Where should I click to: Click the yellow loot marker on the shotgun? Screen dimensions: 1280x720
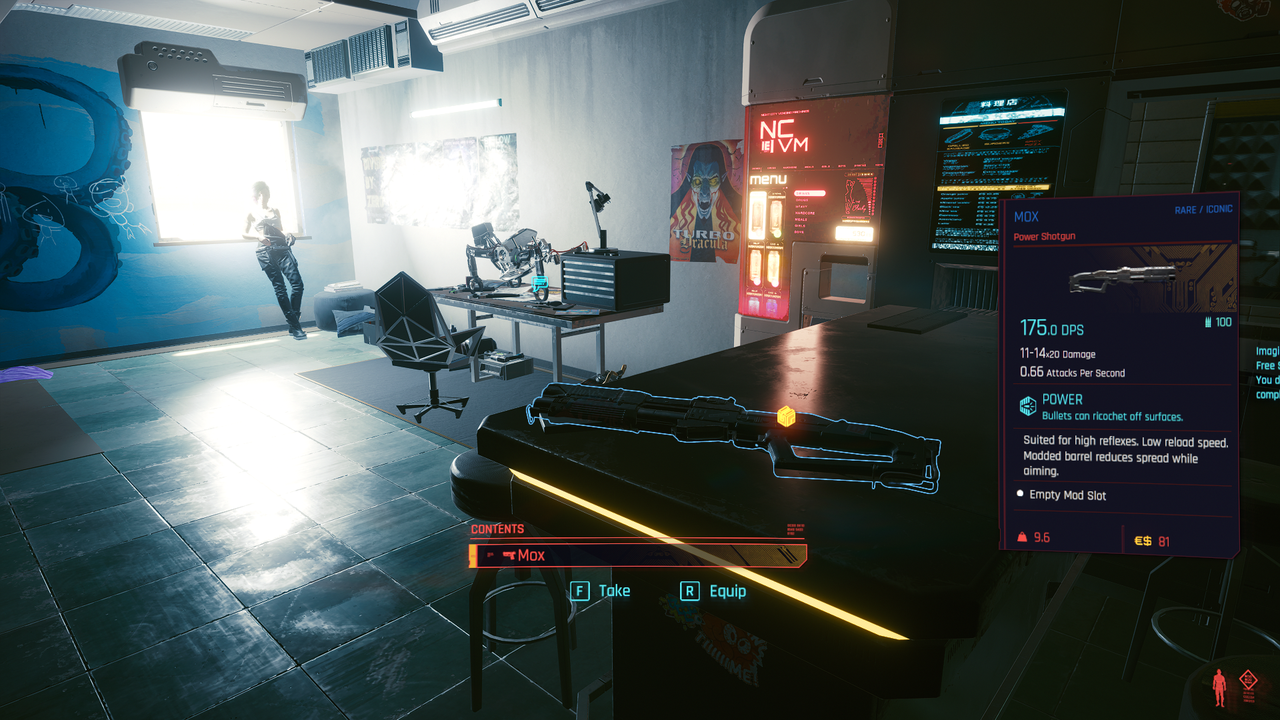[787, 416]
